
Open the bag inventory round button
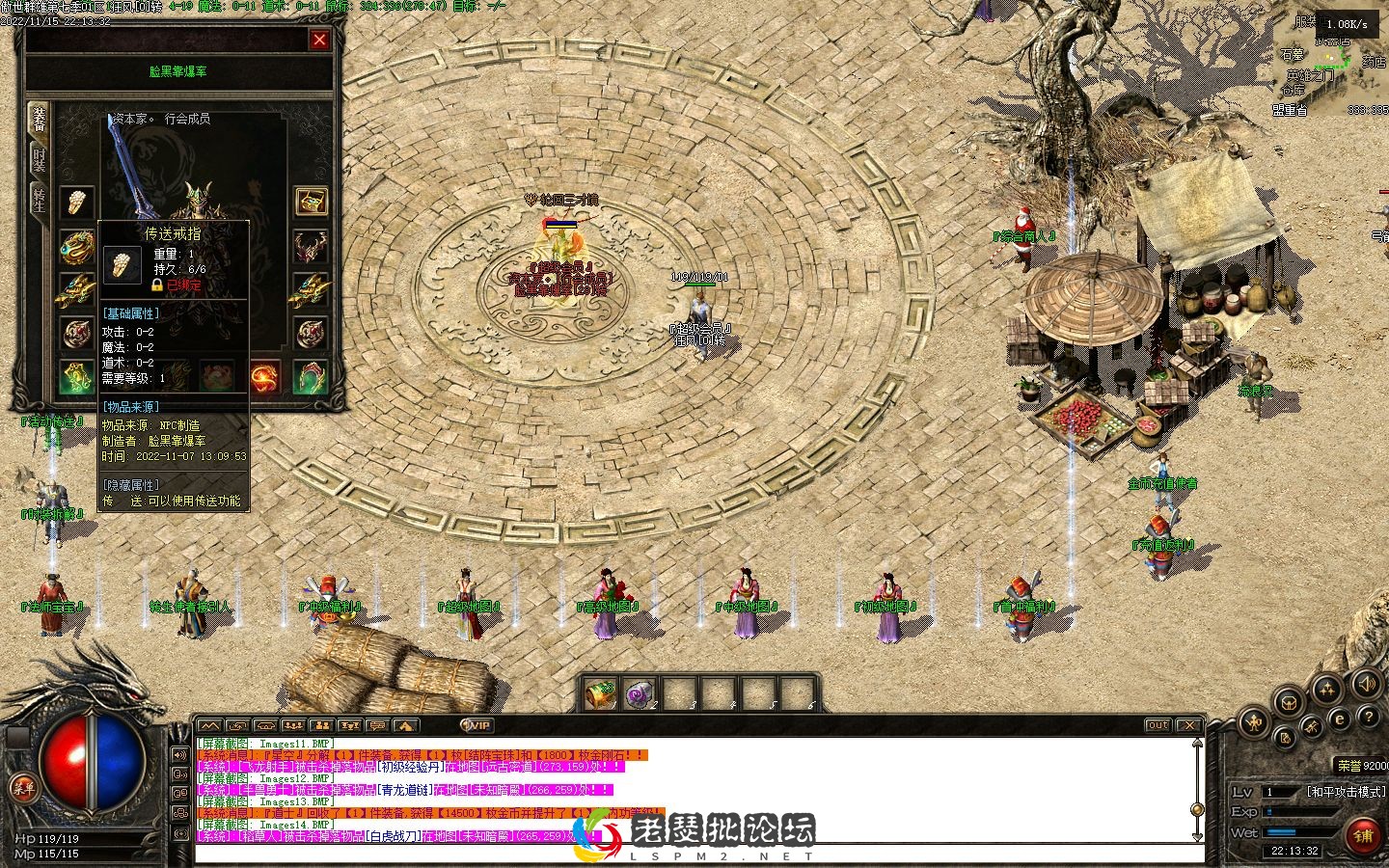1288,702
